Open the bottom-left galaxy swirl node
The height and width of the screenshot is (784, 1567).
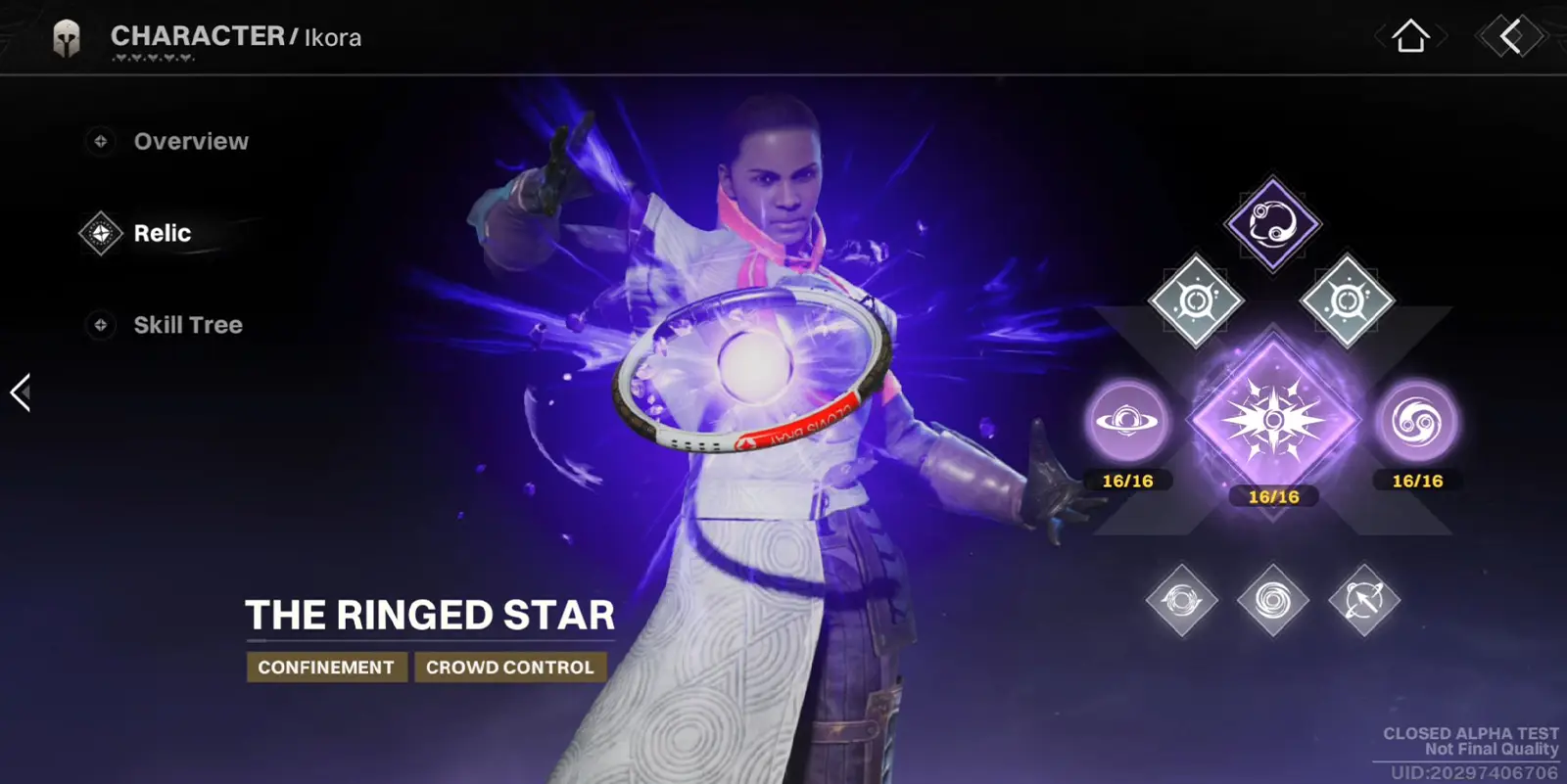[1183, 599]
